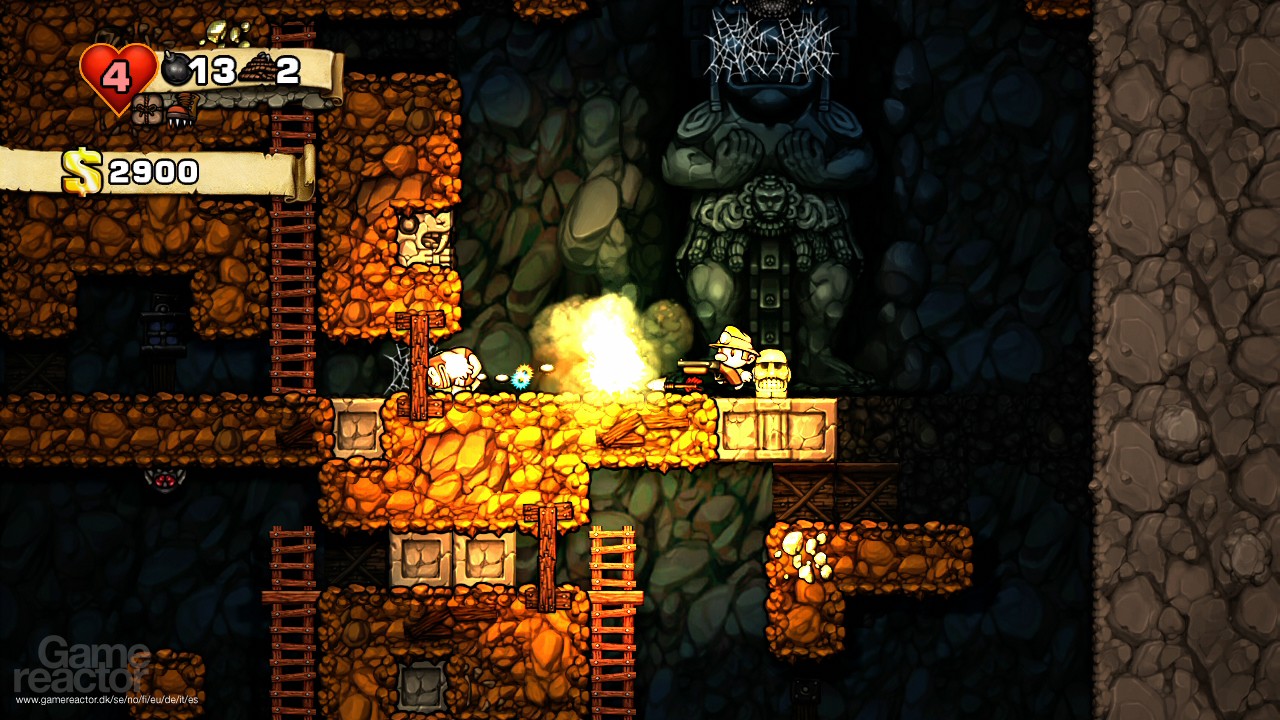Select the gold nuggets above the HUD banner

pyautogui.click(x=225, y=33)
